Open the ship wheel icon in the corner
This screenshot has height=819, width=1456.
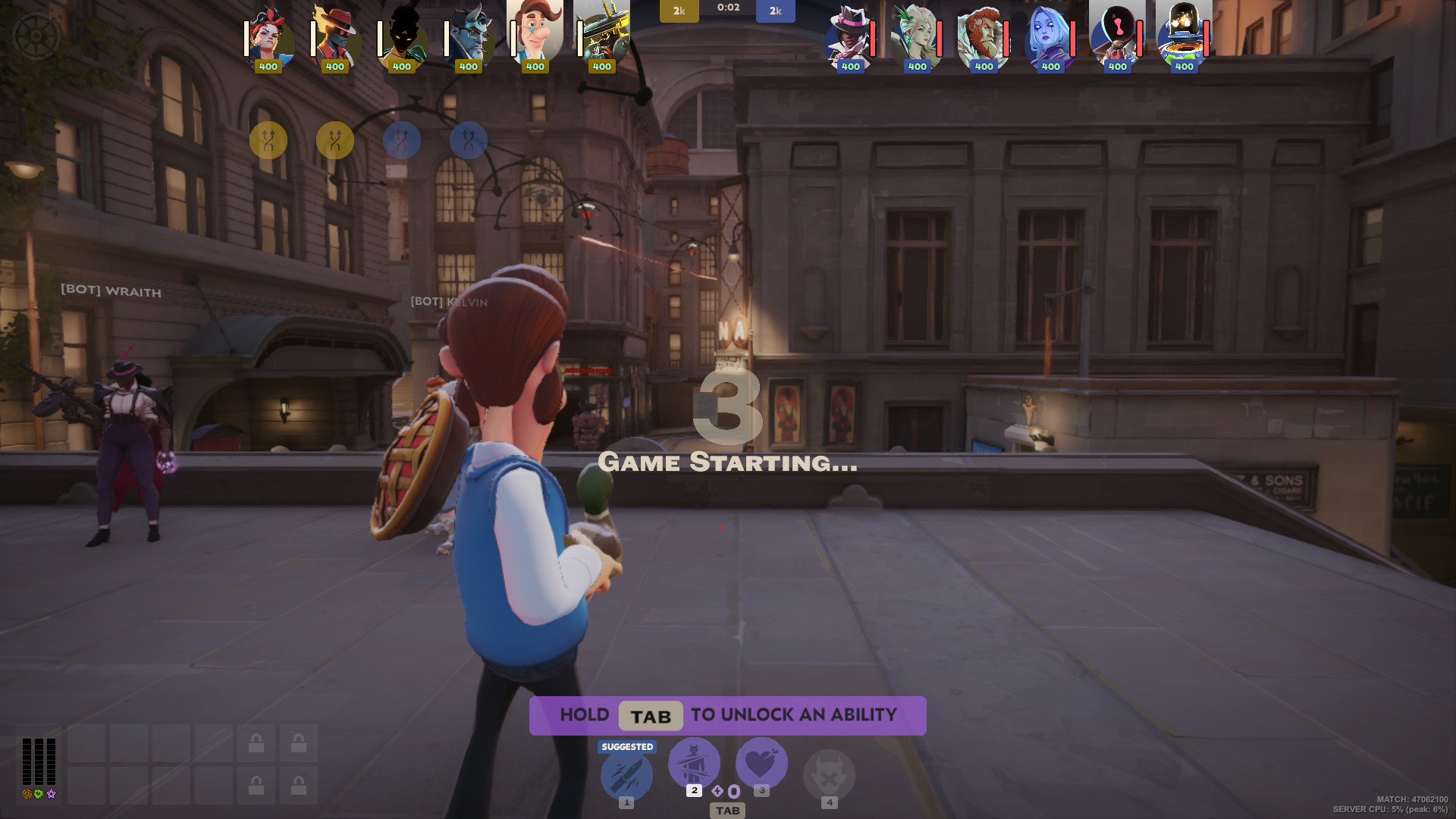[x=36, y=36]
